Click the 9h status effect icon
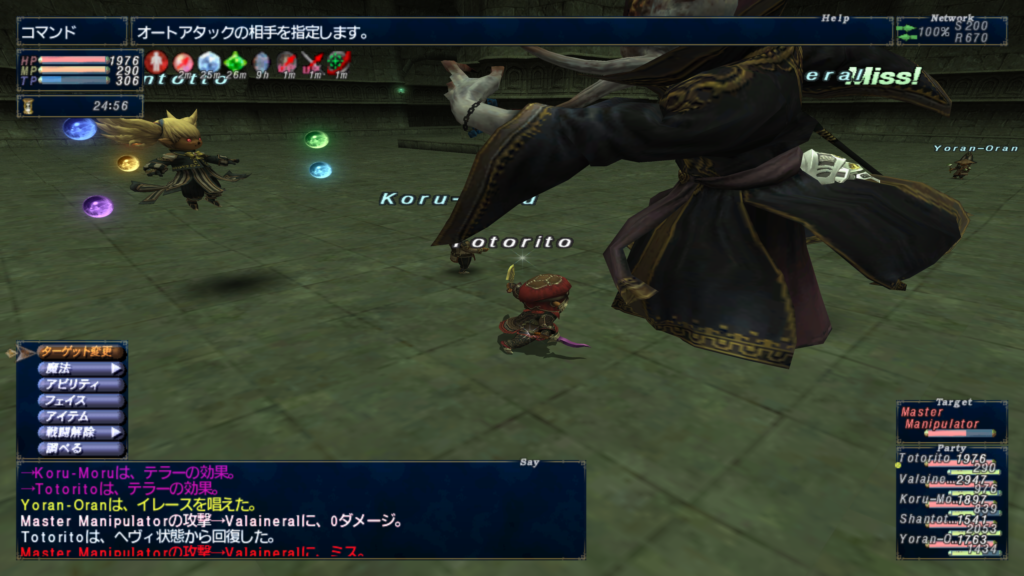Image resolution: width=1024 pixels, height=576 pixels. [261, 63]
